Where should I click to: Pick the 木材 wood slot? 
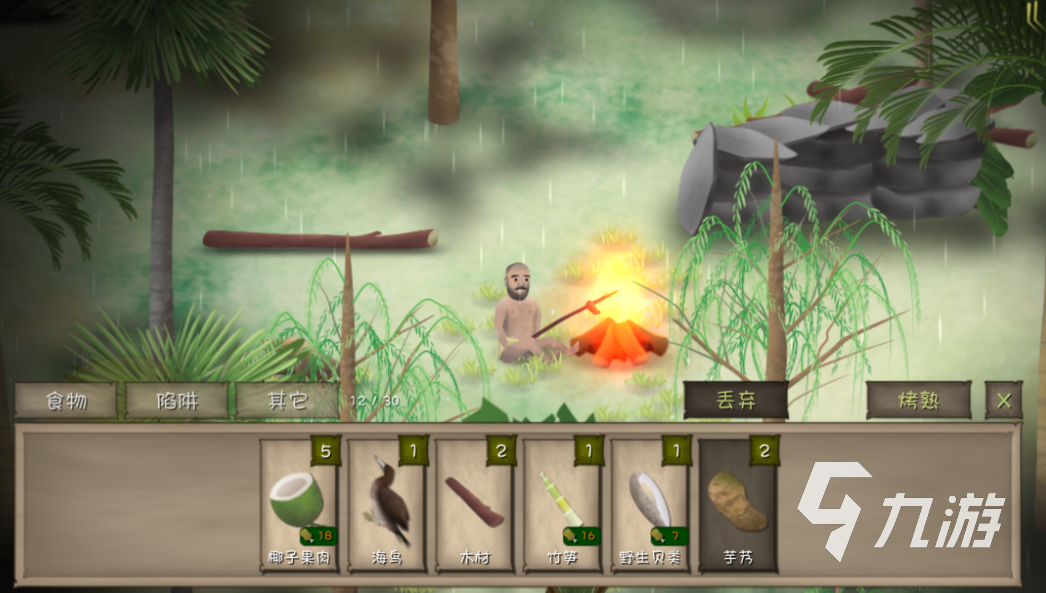(475, 506)
